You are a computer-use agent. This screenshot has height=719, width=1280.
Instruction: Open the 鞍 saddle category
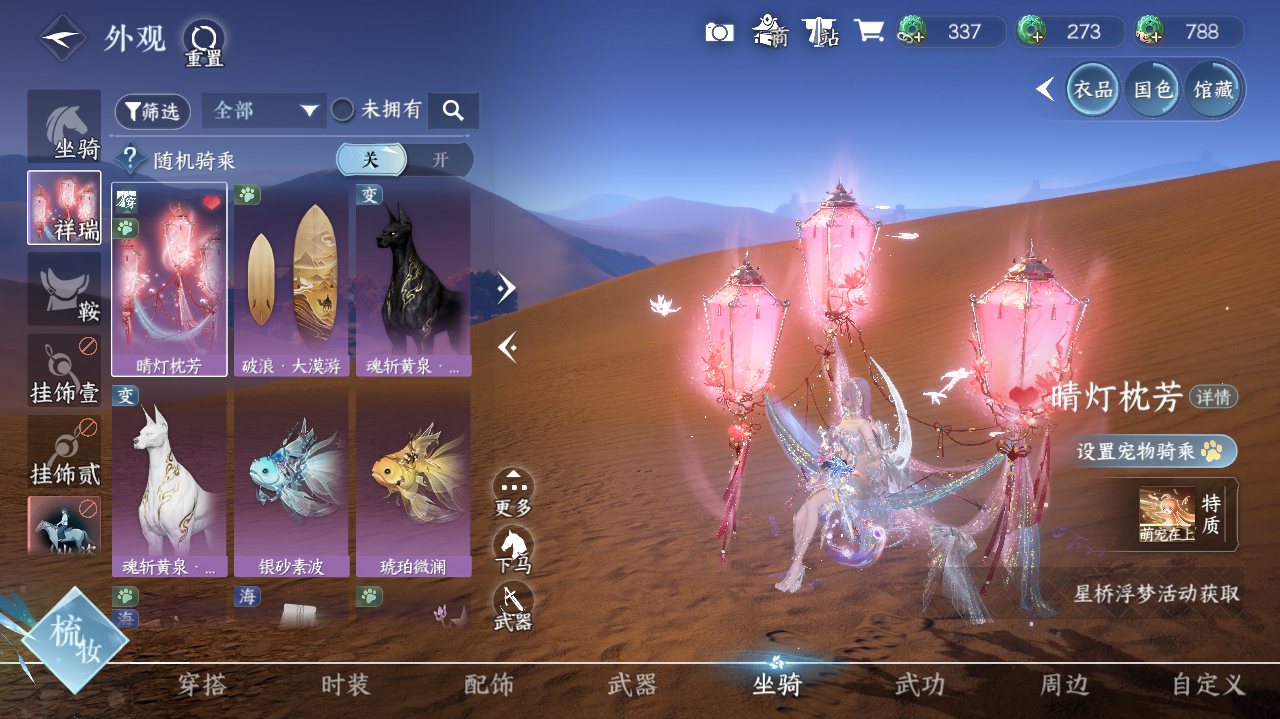click(x=64, y=288)
